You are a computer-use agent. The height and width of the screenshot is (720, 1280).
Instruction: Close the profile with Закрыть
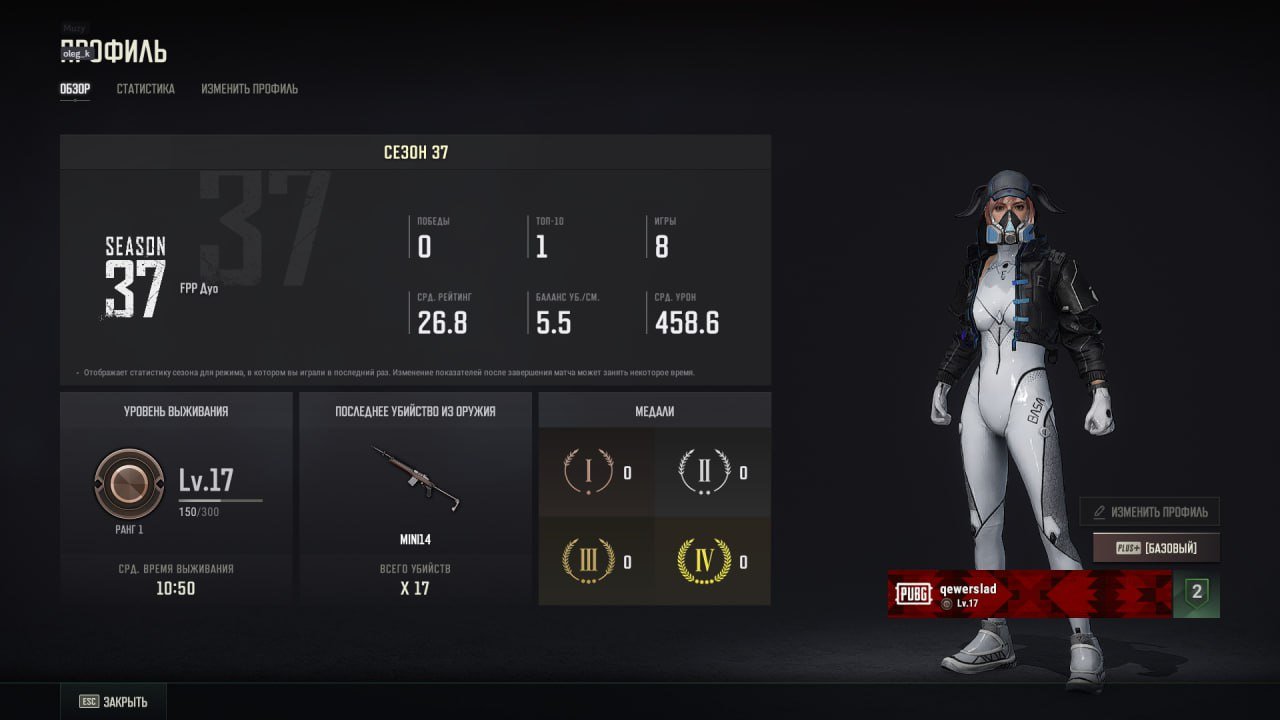pos(113,702)
